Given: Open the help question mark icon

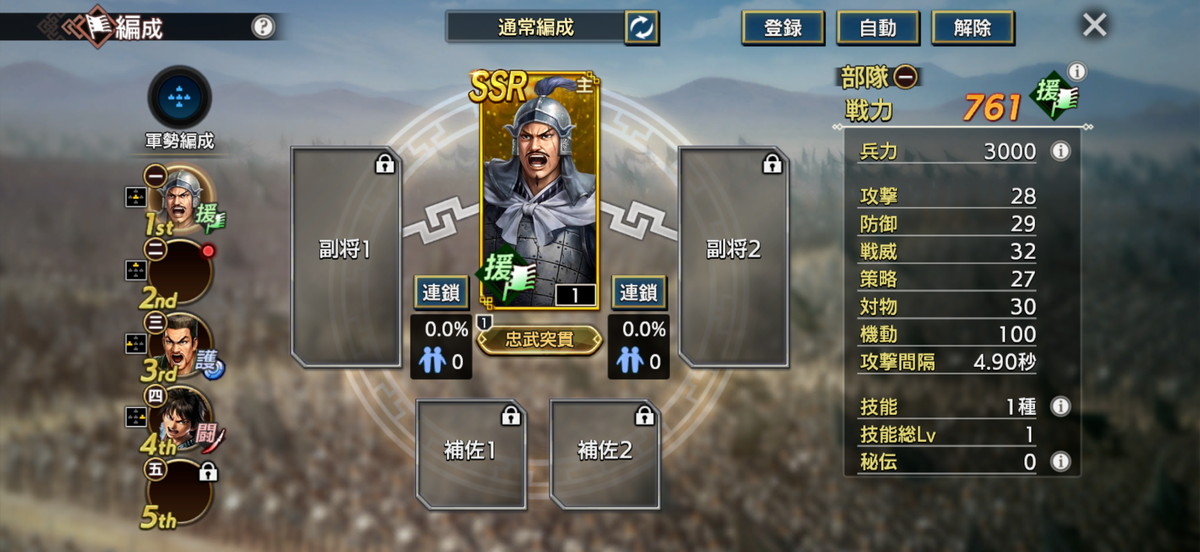Looking at the screenshot, I should pyautogui.click(x=263, y=27).
